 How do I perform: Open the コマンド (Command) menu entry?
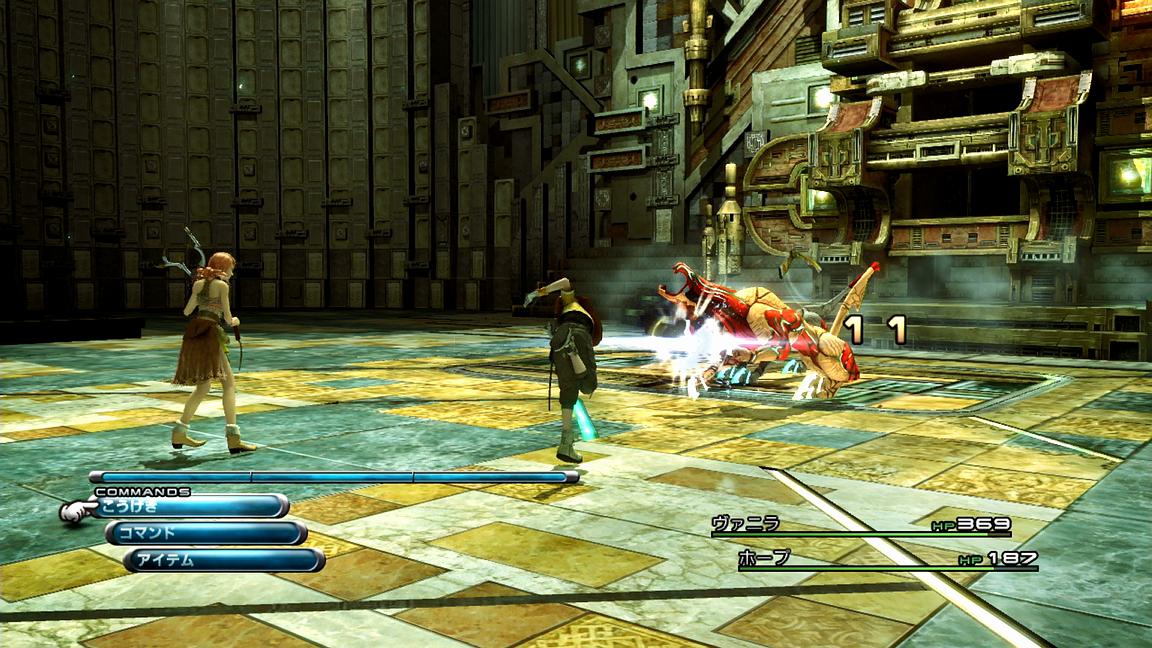point(205,533)
